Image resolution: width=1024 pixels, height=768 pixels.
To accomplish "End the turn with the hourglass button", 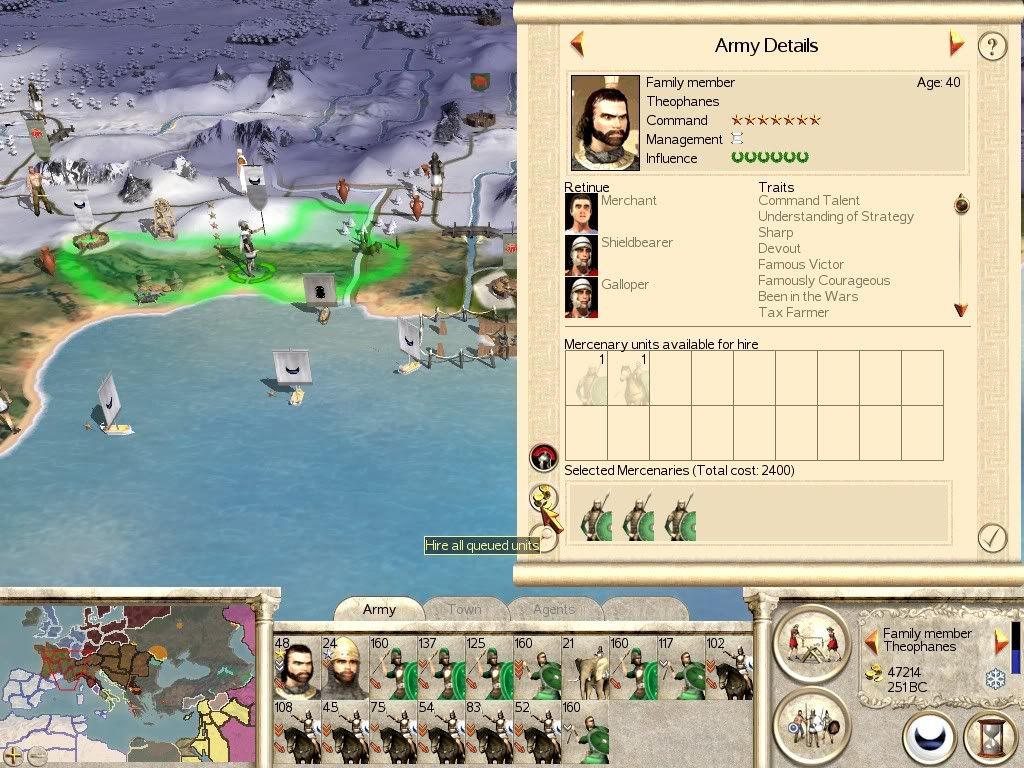I will pyautogui.click(x=989, y=738).
